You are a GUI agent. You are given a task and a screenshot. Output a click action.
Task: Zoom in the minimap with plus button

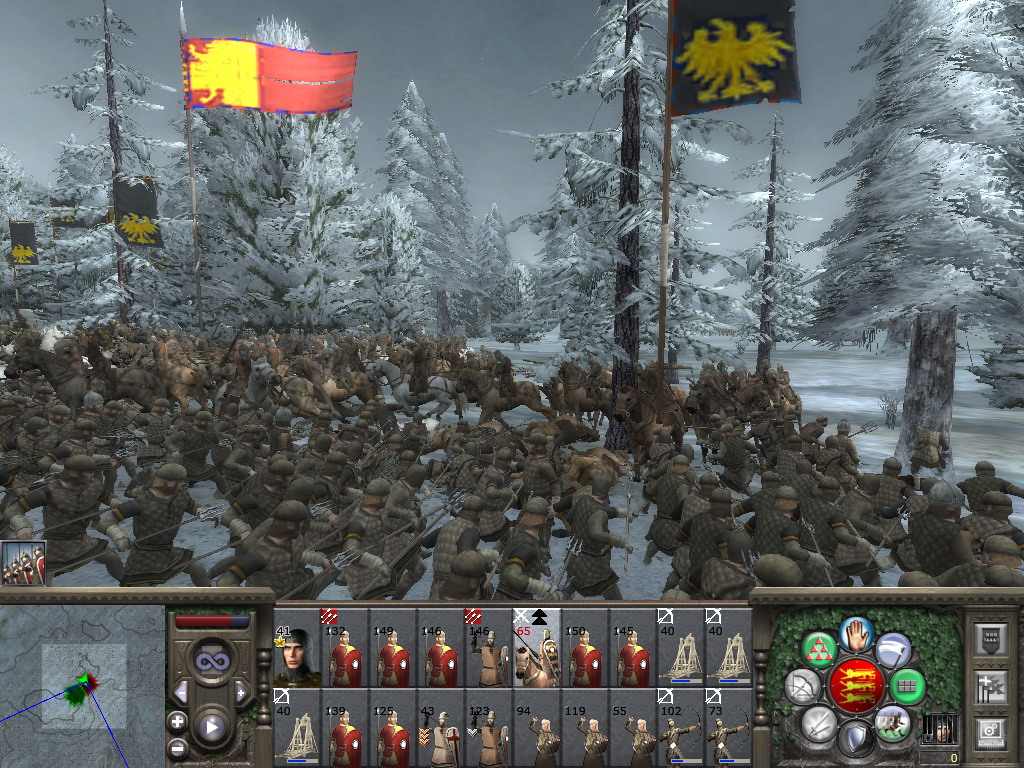[x=178, y=721]
